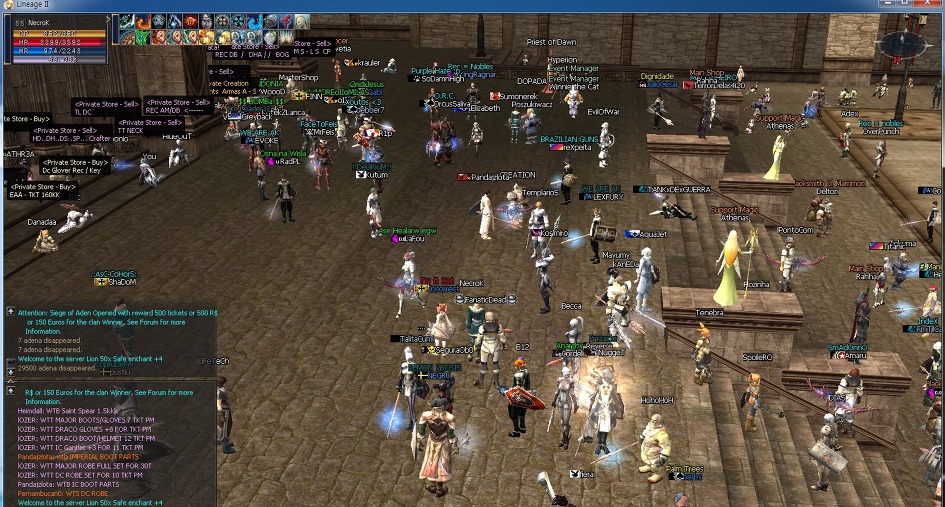Click the pale ghost figure buff icon
Image resolution: width=945 pixels, height=507 pixels.
(302, 22)
